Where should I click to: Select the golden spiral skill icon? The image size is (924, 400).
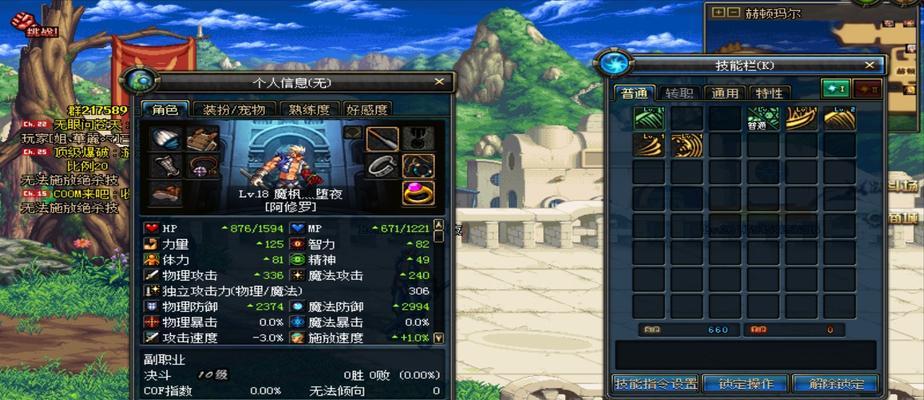[x=686, y=146]
